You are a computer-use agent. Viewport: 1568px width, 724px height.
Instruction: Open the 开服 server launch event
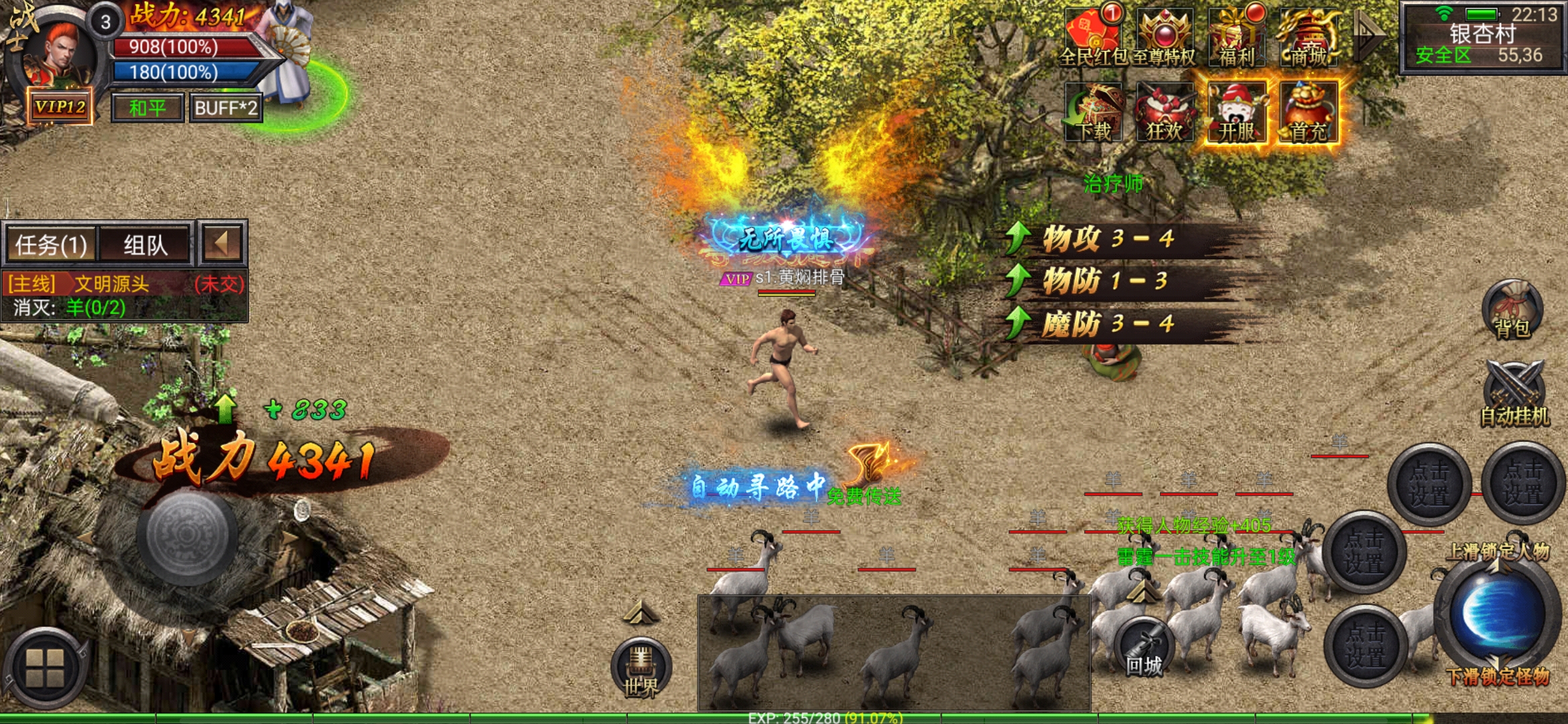(x=1236, y=113)
